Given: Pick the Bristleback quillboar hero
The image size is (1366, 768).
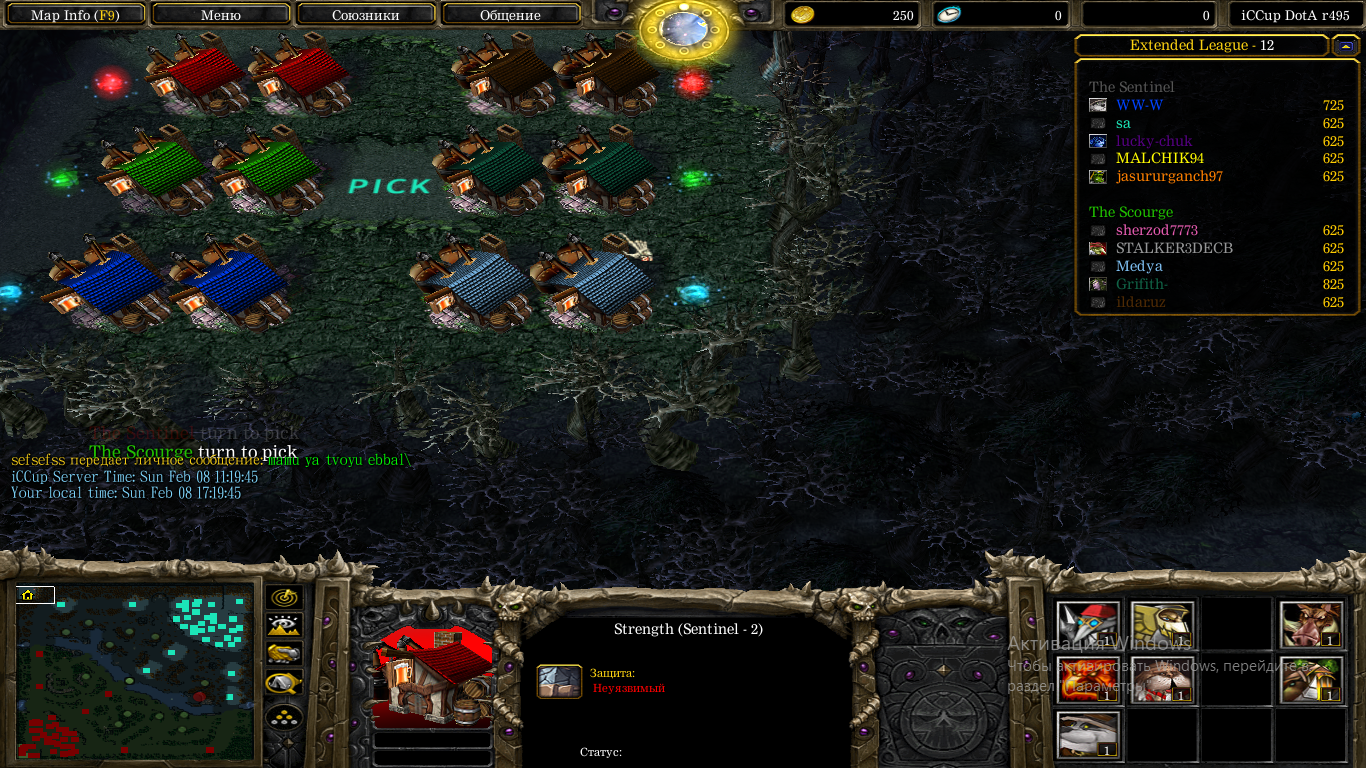Looking at the screenshot, I should [1310, 626].
